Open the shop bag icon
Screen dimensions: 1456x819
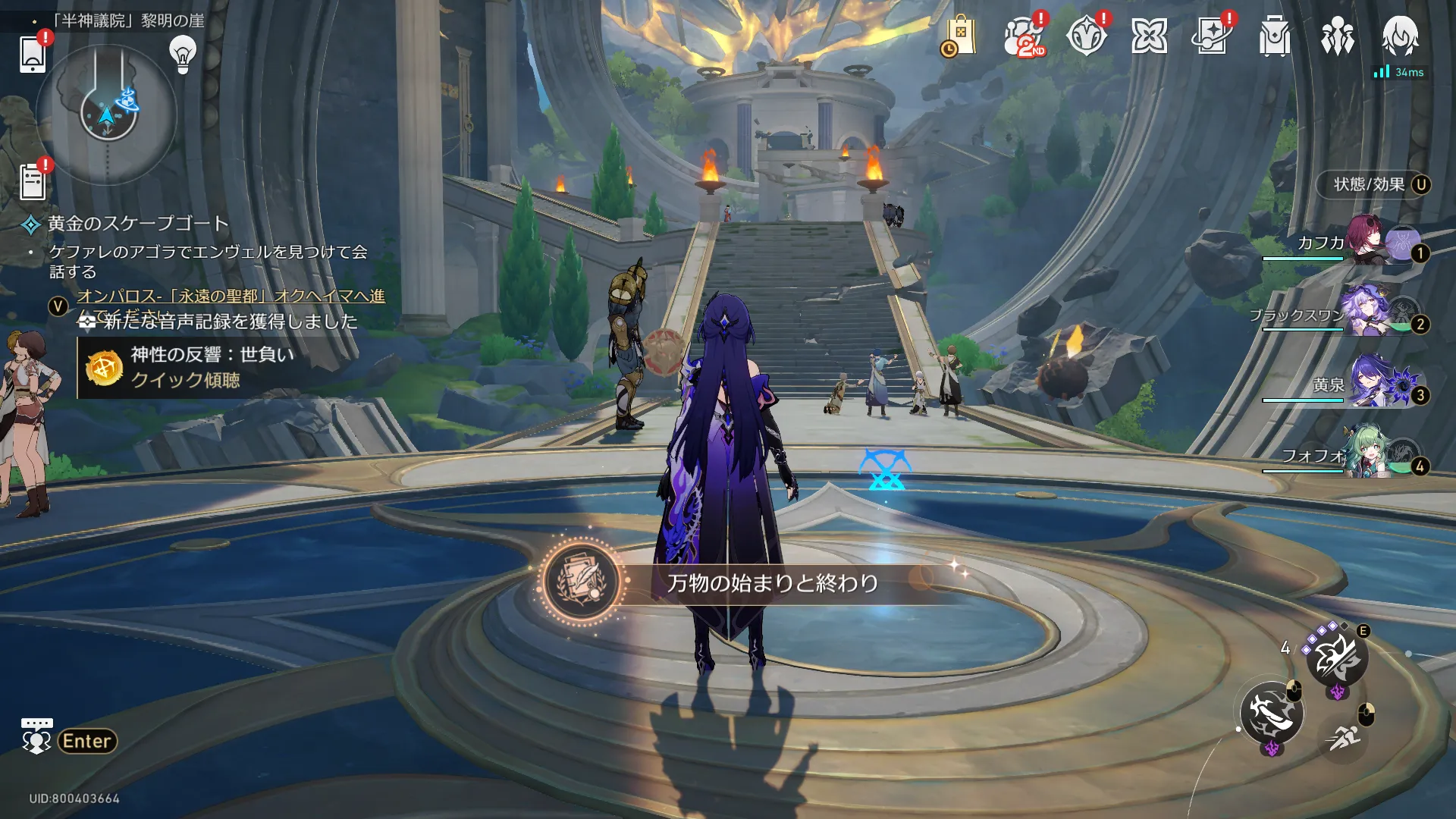tap(960, 36)
